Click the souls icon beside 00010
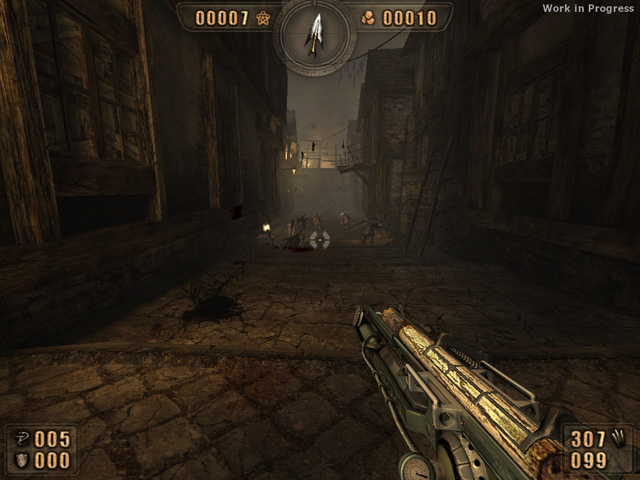Screen dimensions: 640x480 coord(368,18)
